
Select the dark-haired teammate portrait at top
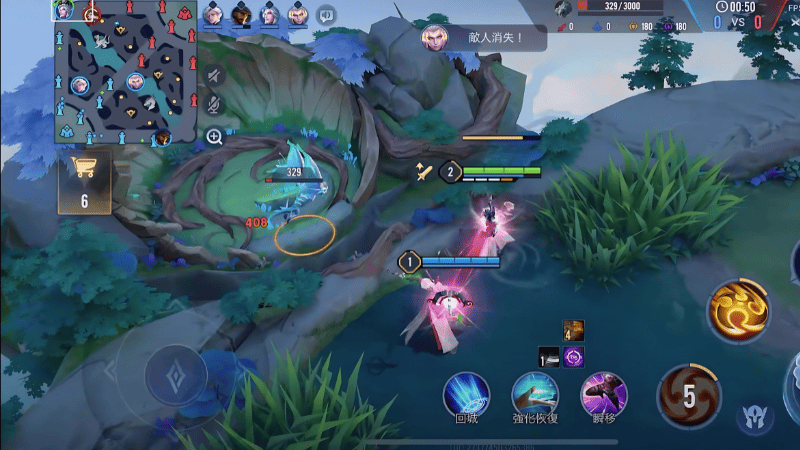[241, 14]
